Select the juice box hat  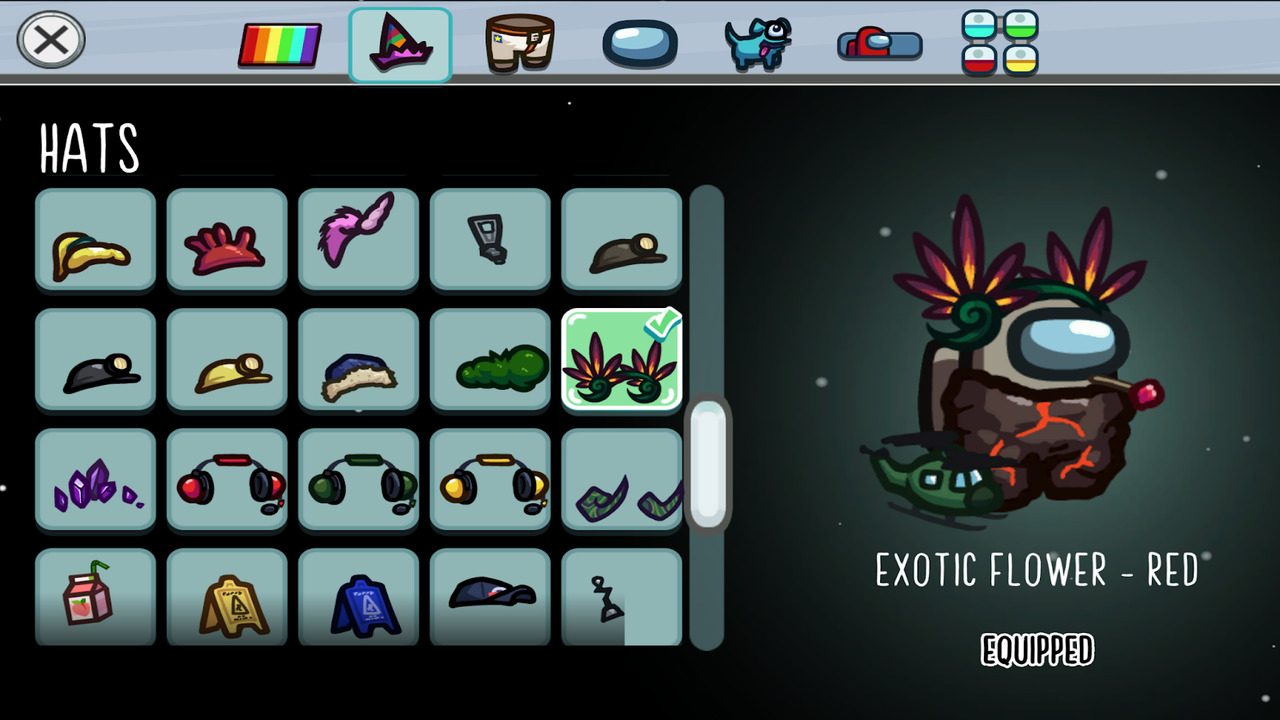[x=95, y=598]
